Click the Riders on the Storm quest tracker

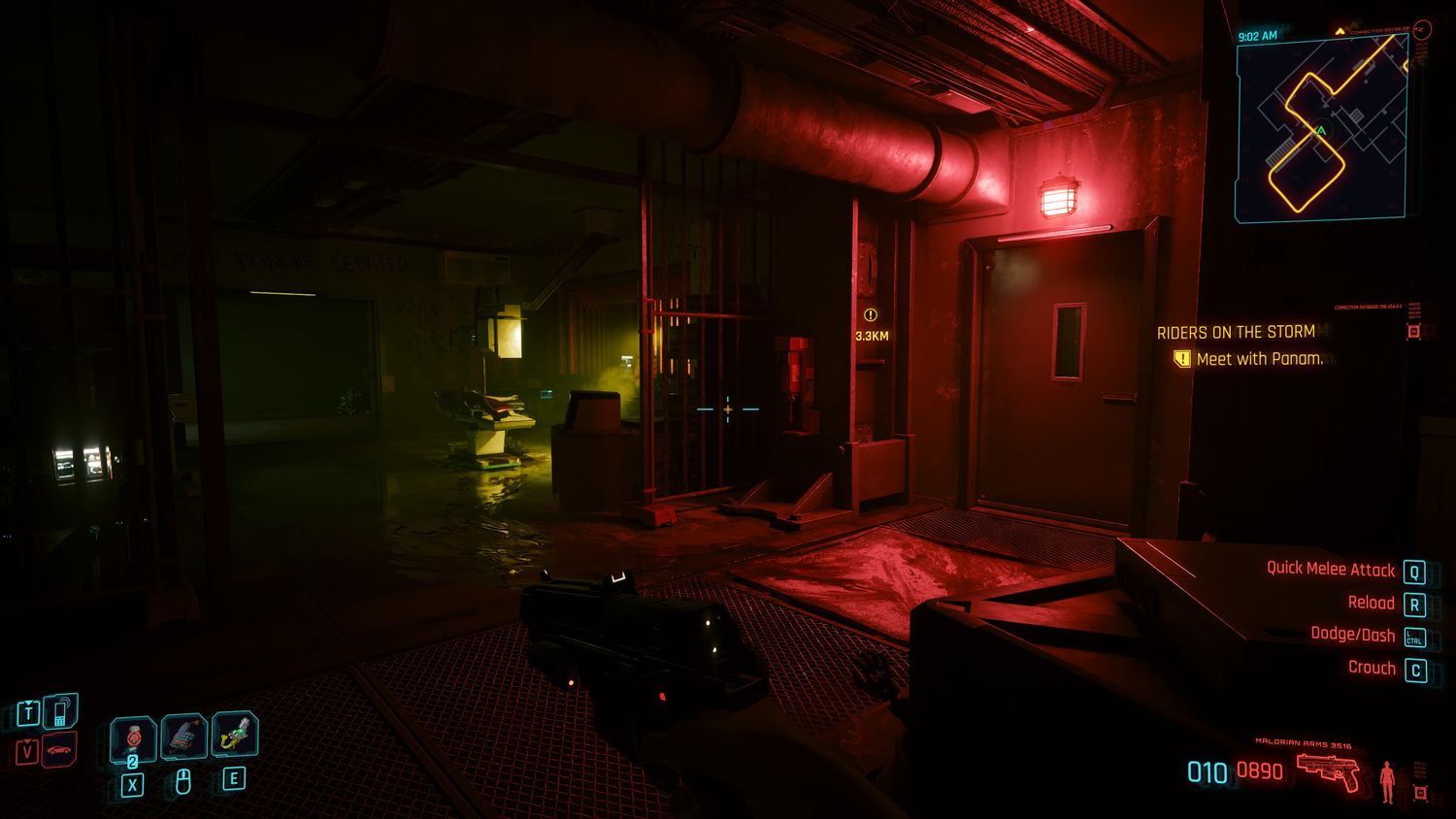[1236, 332]
